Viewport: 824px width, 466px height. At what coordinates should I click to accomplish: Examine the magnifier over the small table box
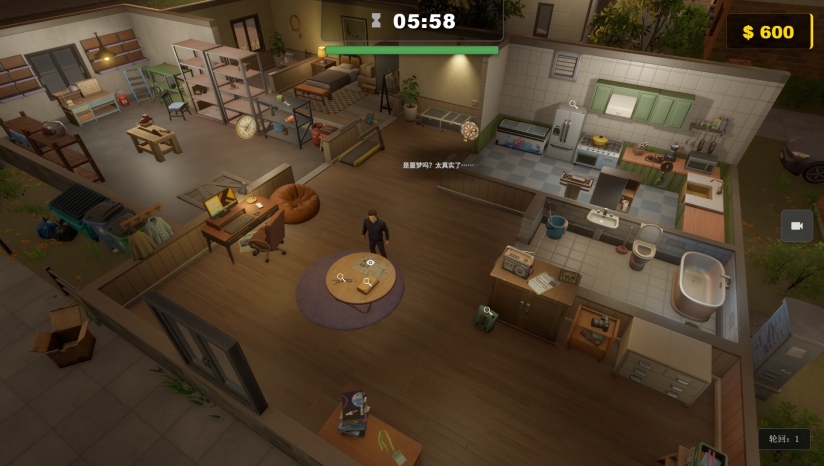[x=367, y=283]
